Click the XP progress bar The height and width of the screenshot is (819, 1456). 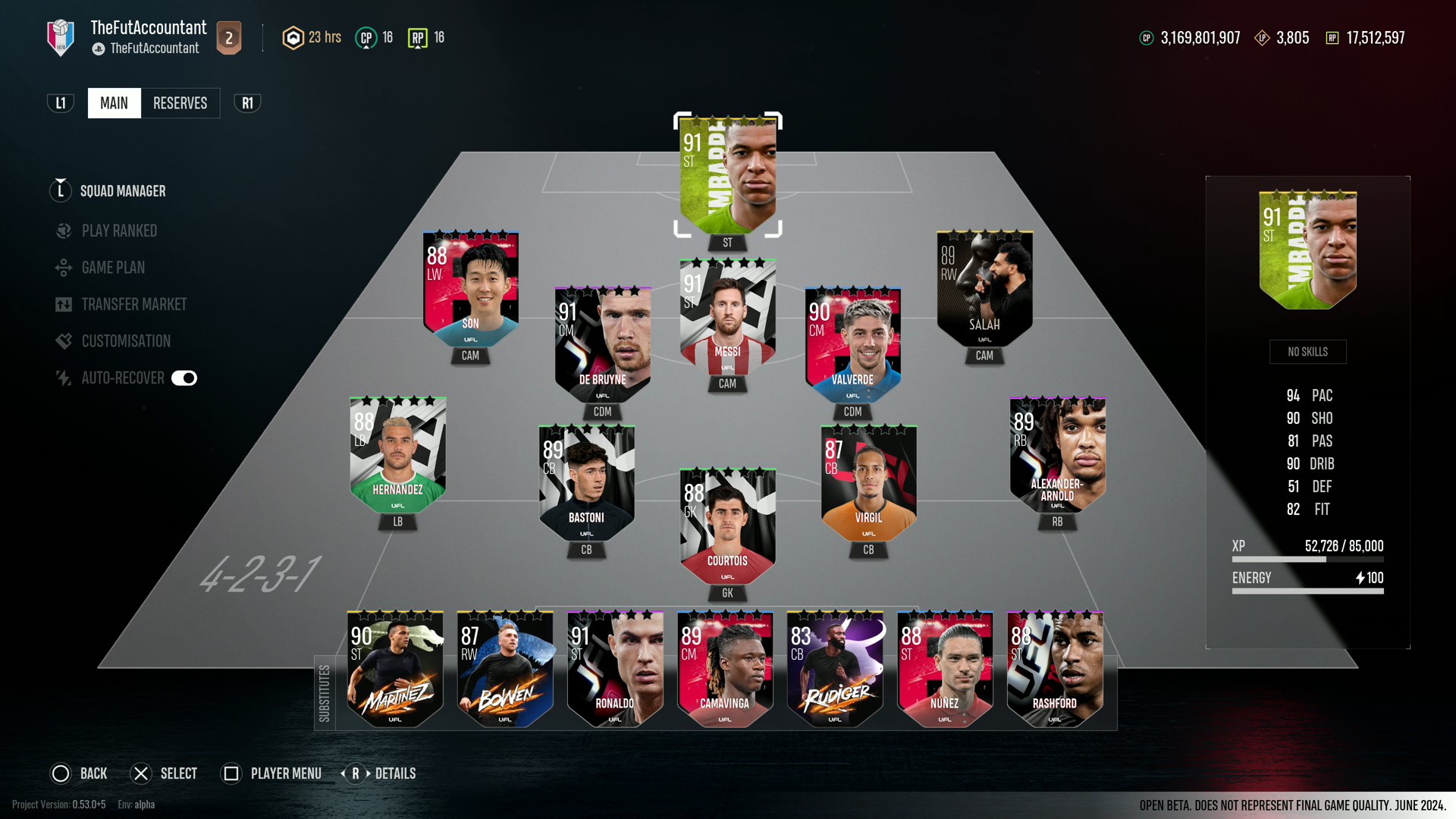click(1306, 558)
